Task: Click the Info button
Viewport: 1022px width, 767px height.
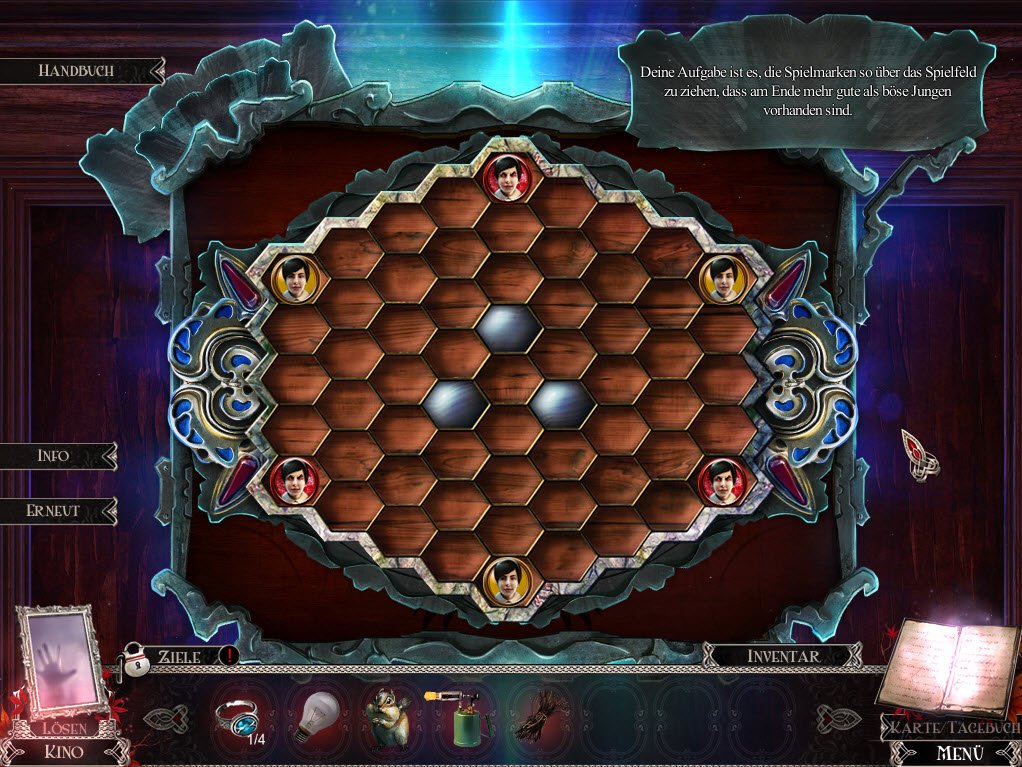Action: [54, 456]
